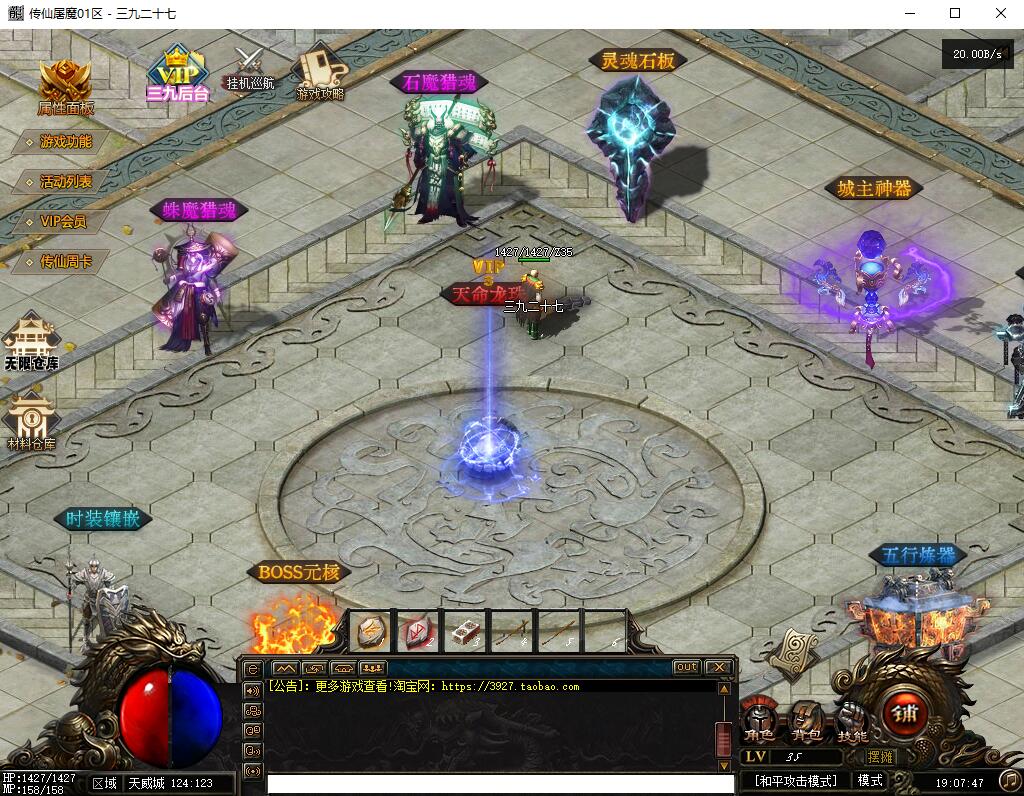This screenshot has height=796, width=1024.
Task: Use the rune stone in hotbar slot 1
Action: (x=372, y=632)
